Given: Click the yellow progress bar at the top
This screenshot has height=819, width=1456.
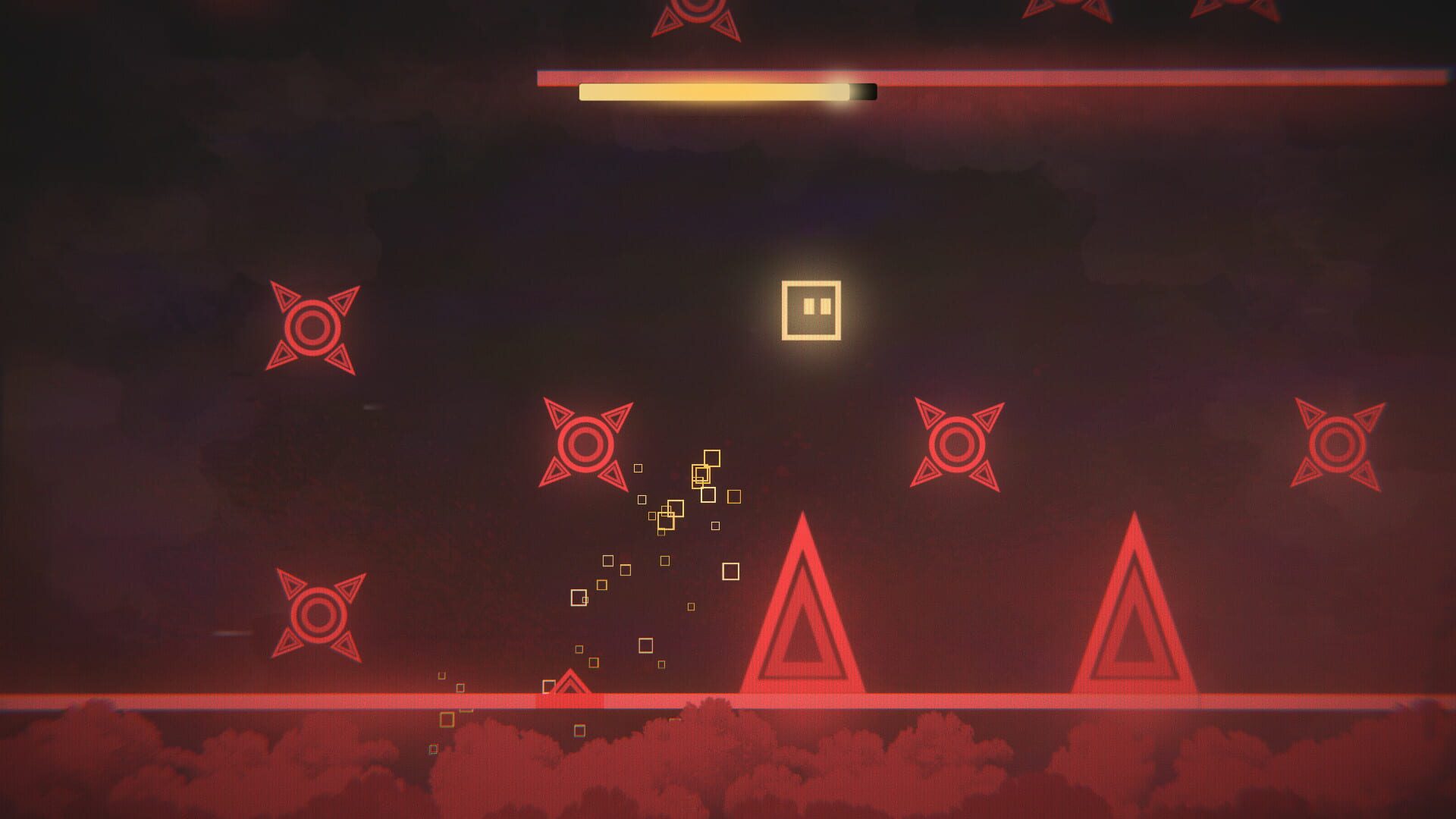Looking at the screenshot, I should (713, 91).
